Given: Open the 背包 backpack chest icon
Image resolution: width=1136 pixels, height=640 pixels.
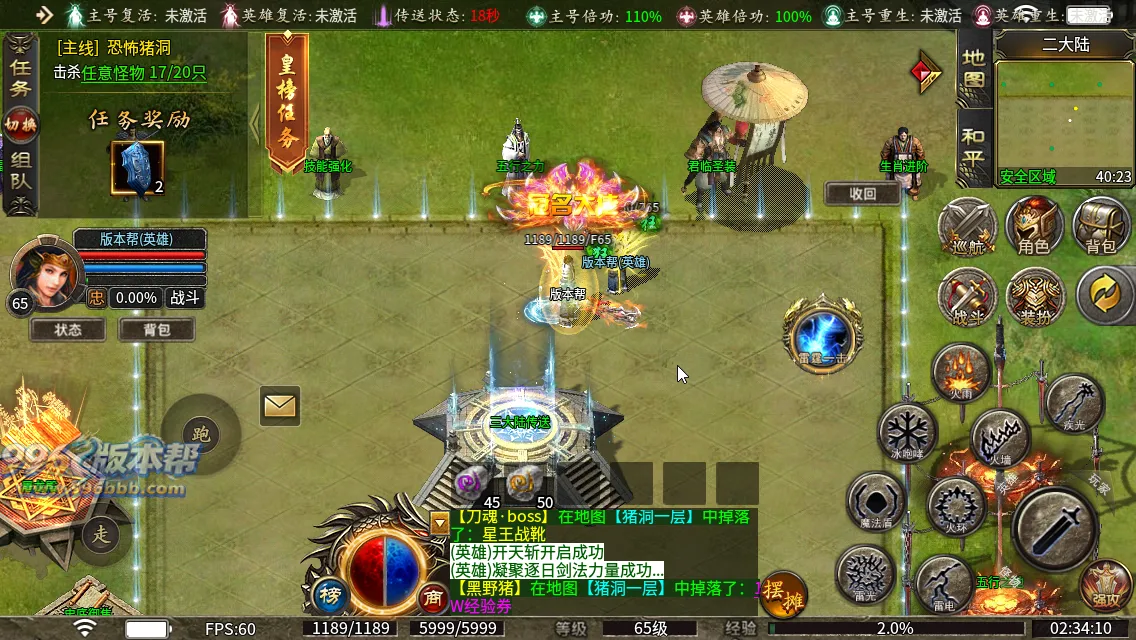Looking at the screenshot, I should click(1101, 226).
